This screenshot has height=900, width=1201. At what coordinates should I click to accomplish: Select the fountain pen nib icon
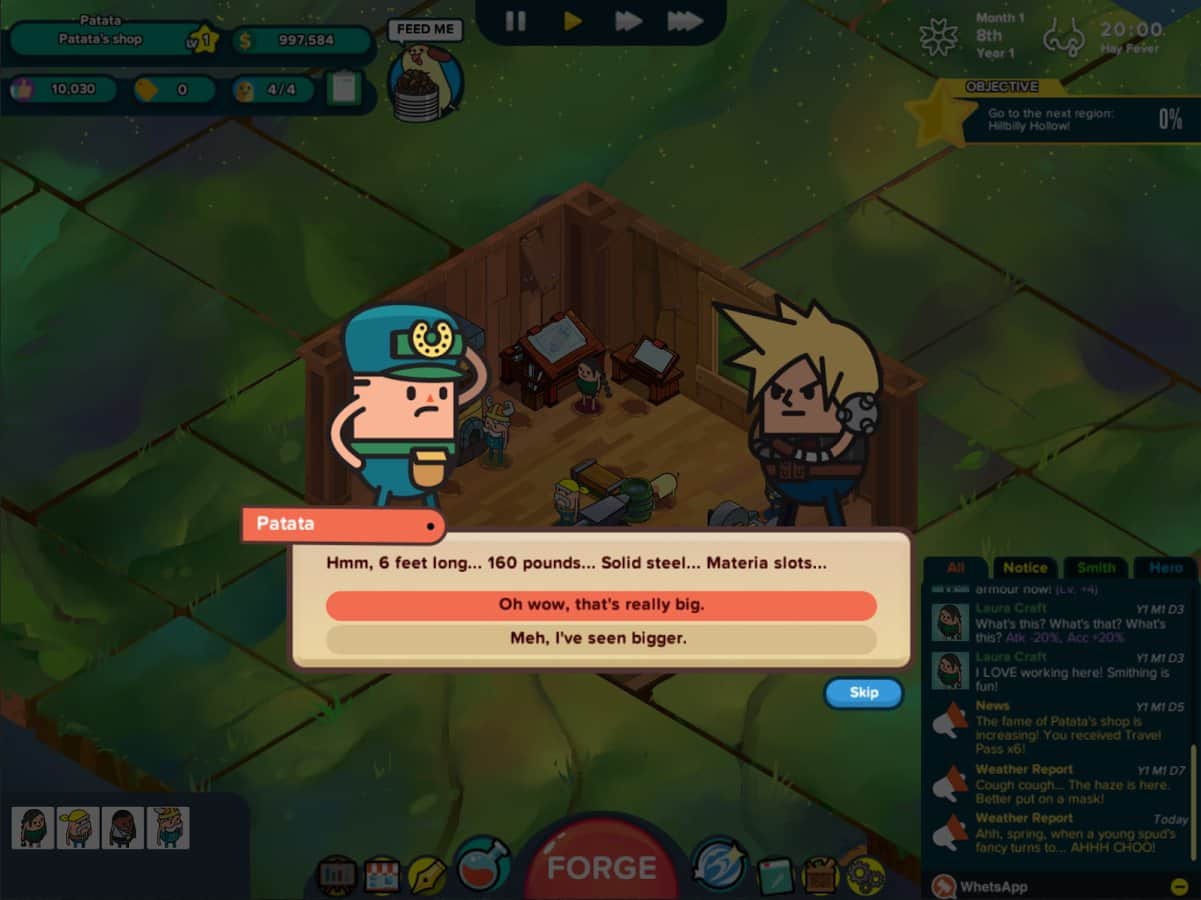point(426,876)
